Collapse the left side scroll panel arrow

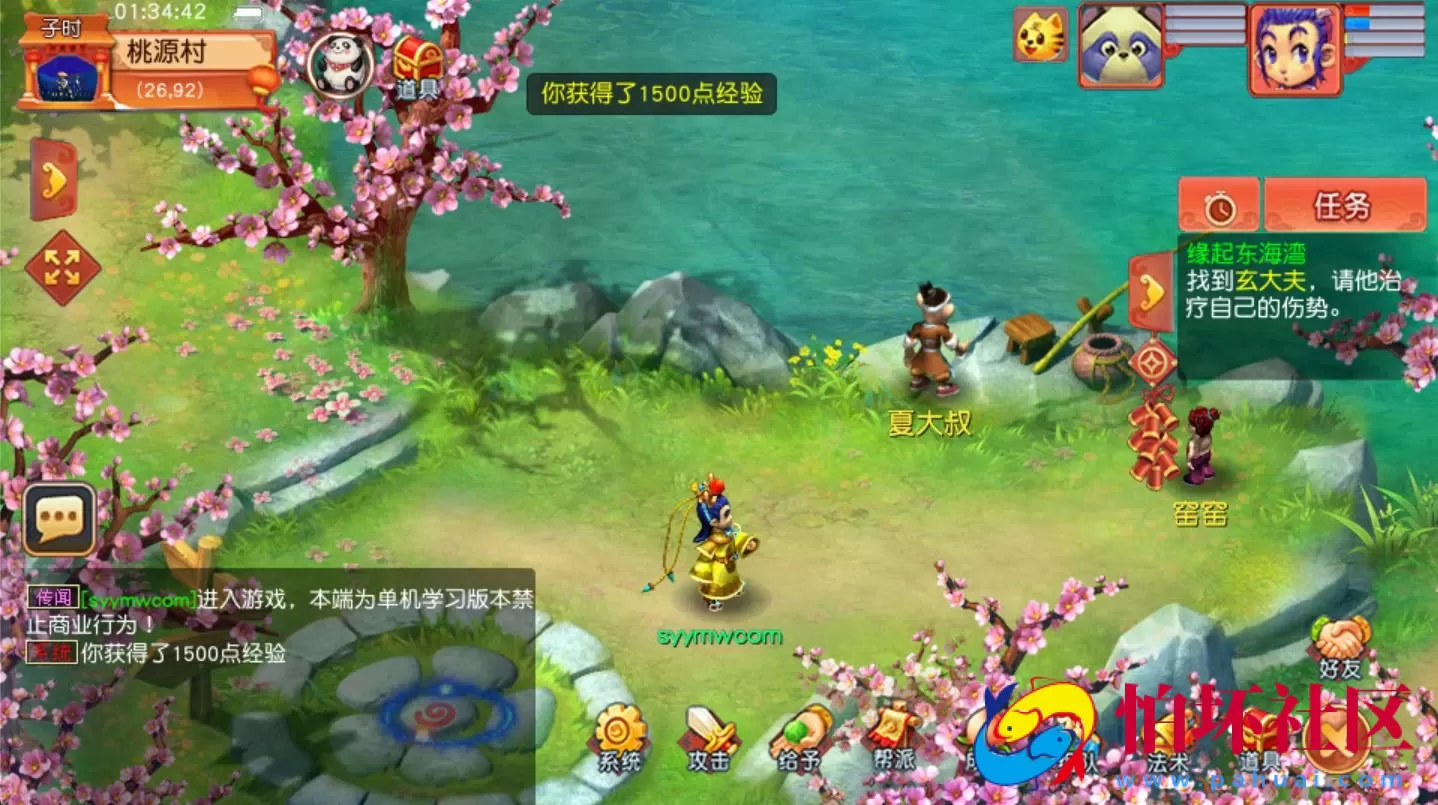(x=52, y=182)
